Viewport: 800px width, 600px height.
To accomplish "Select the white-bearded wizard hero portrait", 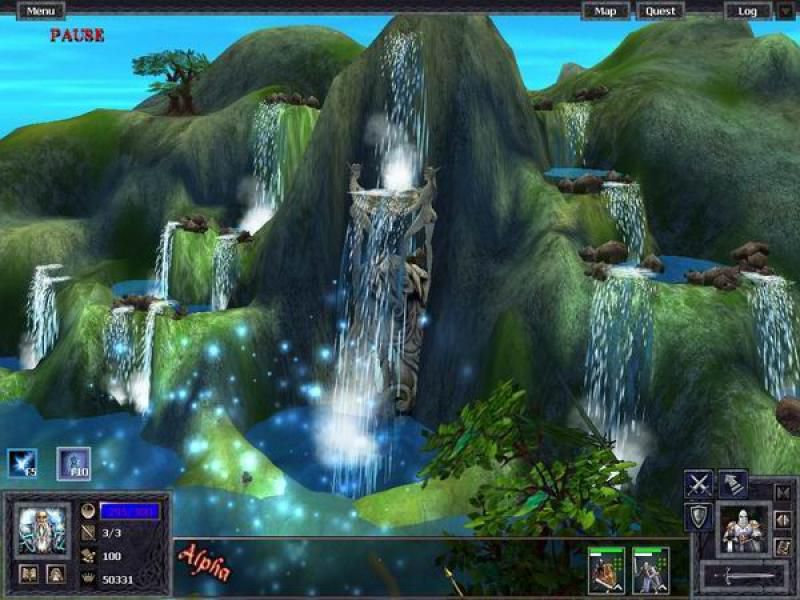I will [43, 530].
